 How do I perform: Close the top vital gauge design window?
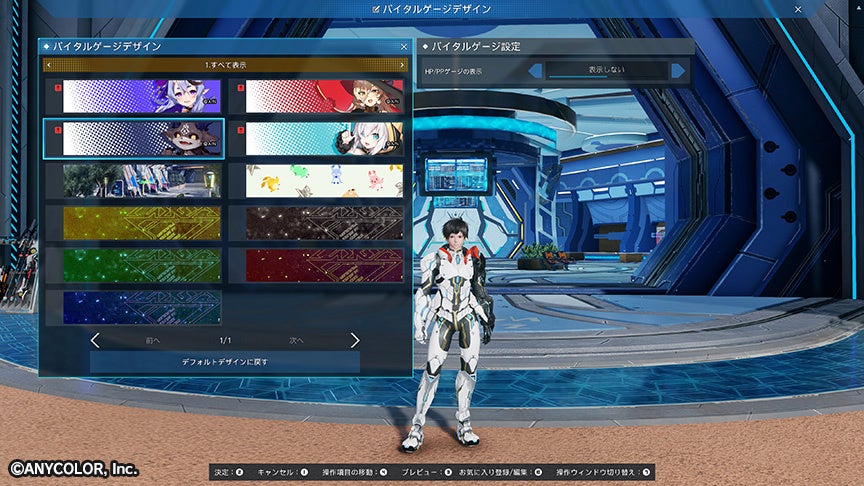798,8
